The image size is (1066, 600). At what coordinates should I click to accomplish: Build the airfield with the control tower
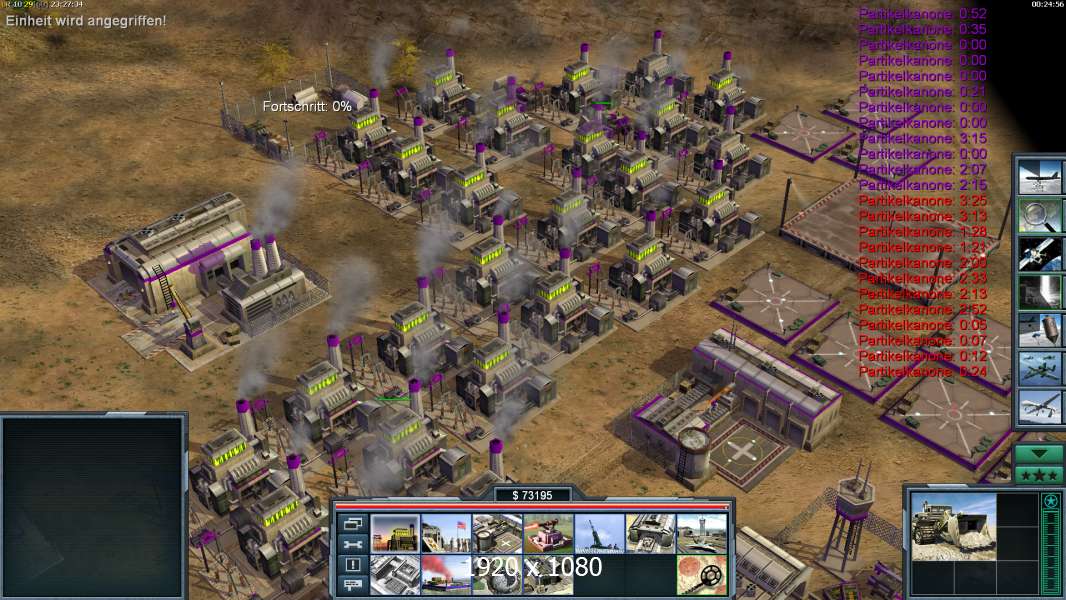(x=701, y=533)
